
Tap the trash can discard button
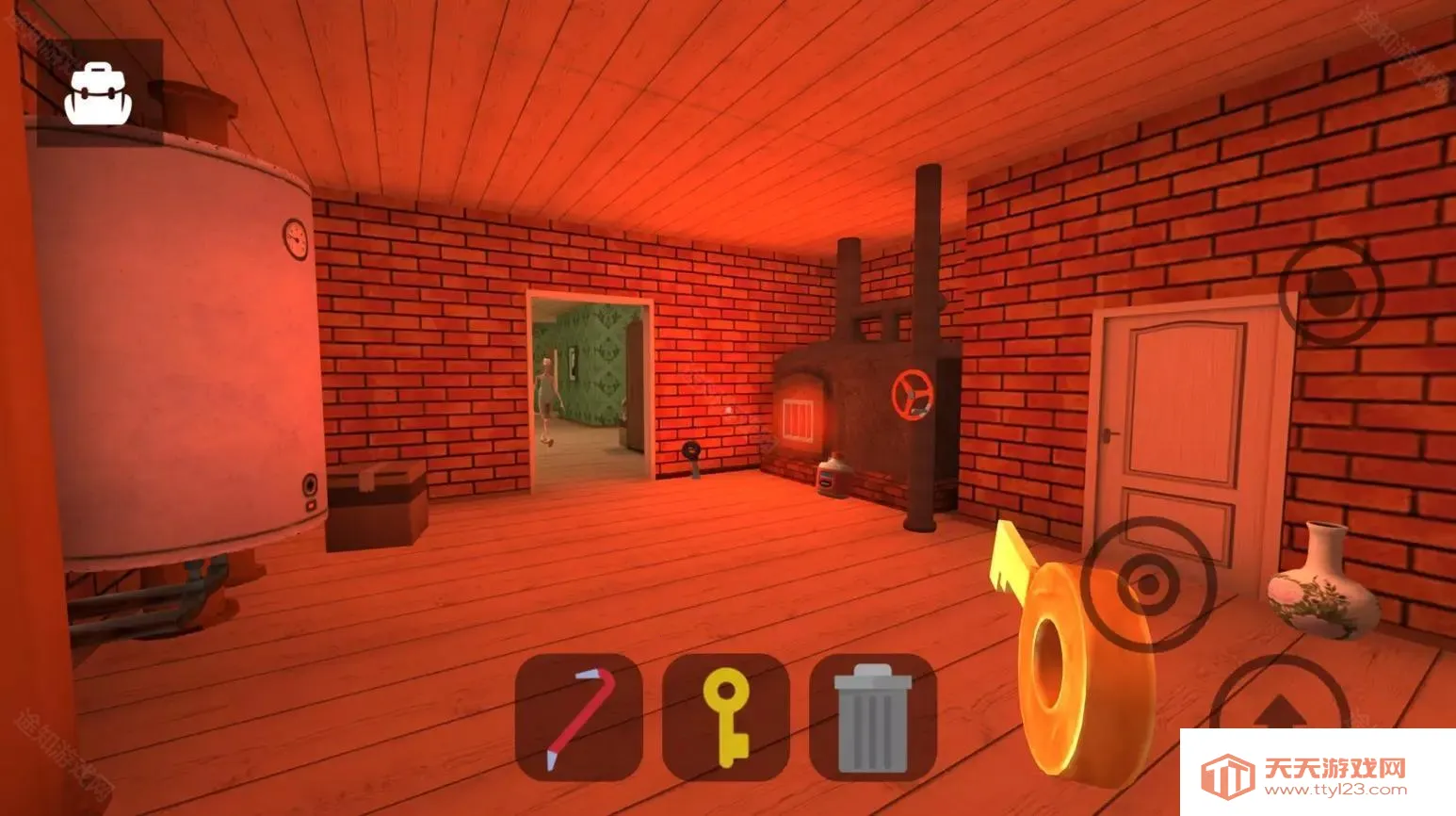[x=872, y=717]
